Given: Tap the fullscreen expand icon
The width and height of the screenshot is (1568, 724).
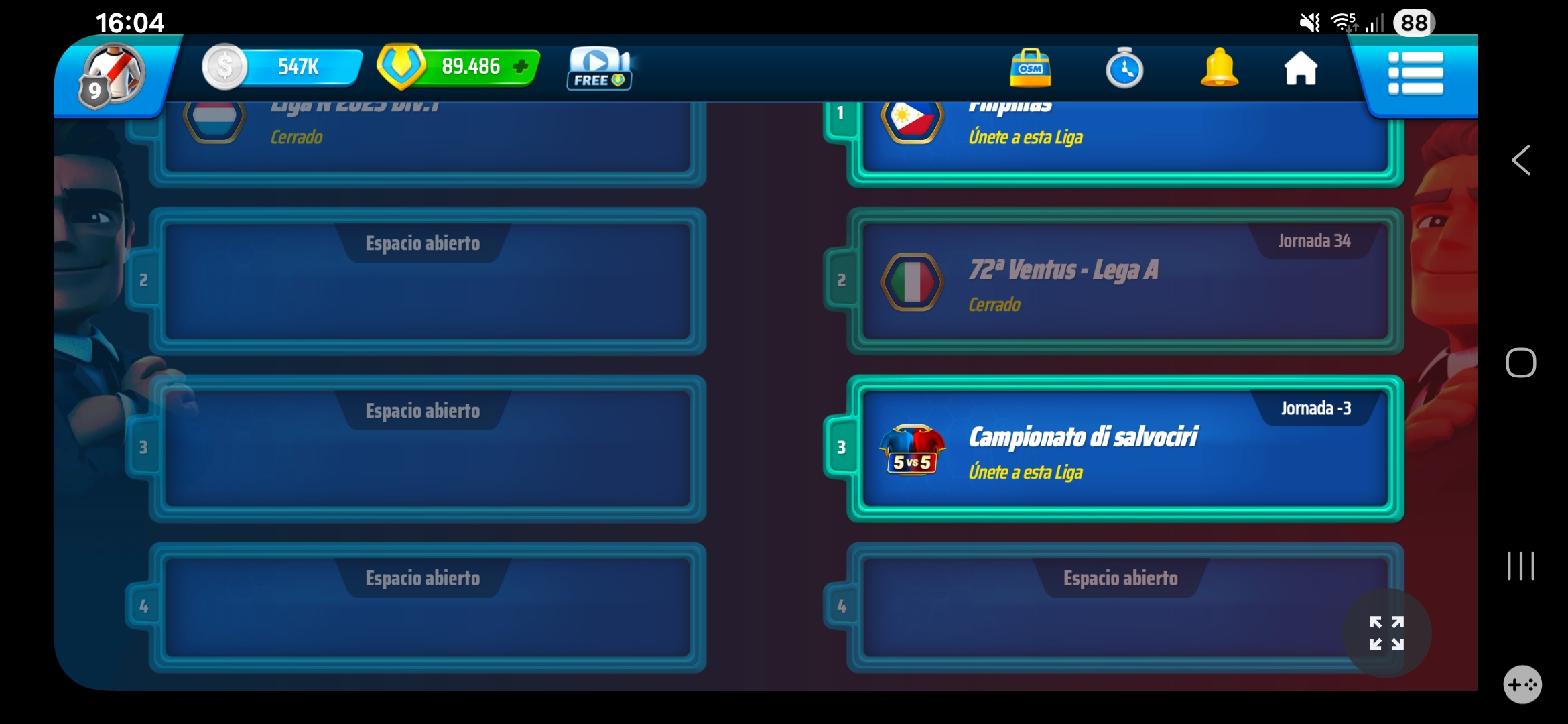Looking at the screenshot, I should pos(1385,633).
